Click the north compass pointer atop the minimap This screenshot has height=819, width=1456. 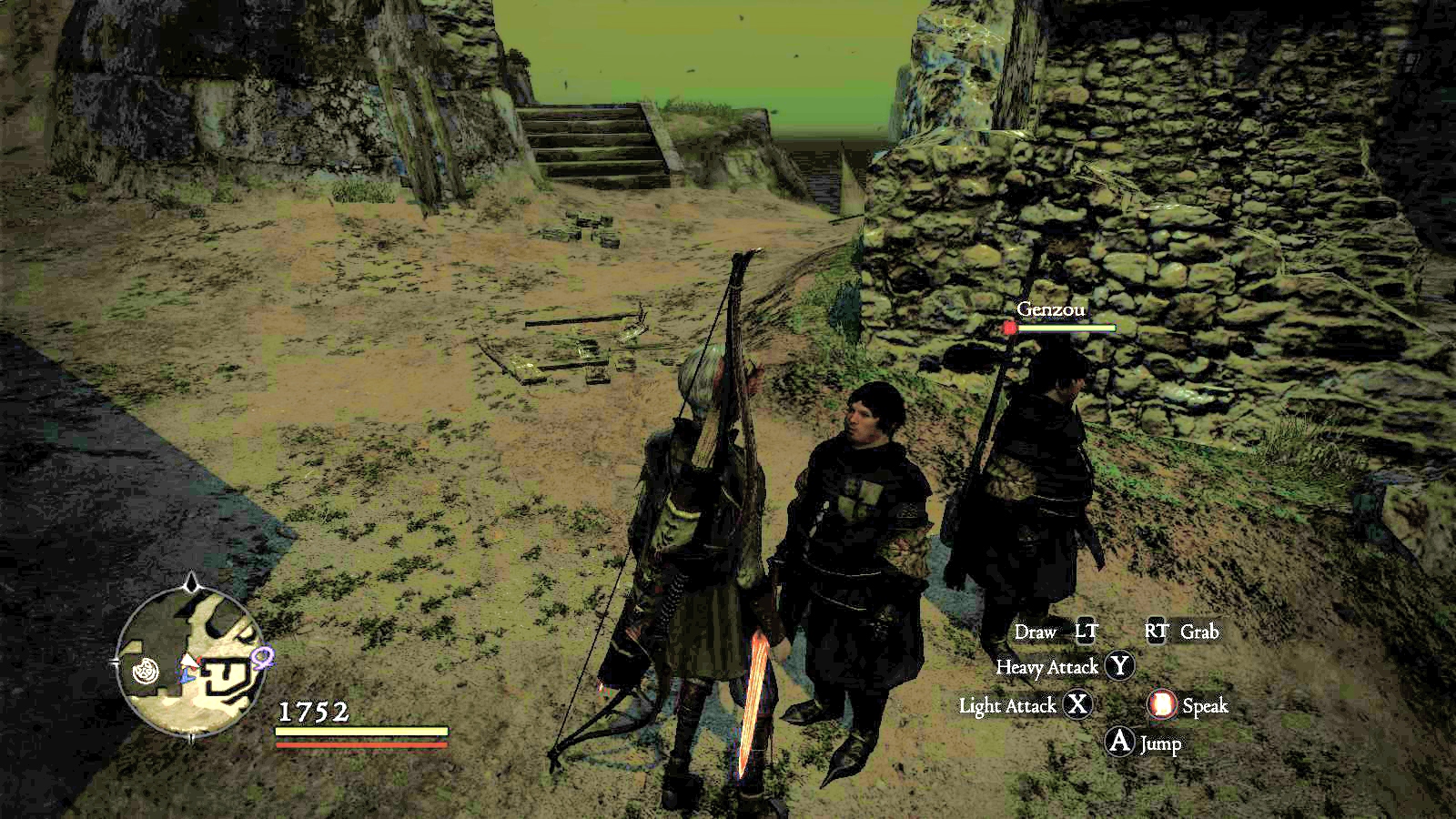(191, 582)
